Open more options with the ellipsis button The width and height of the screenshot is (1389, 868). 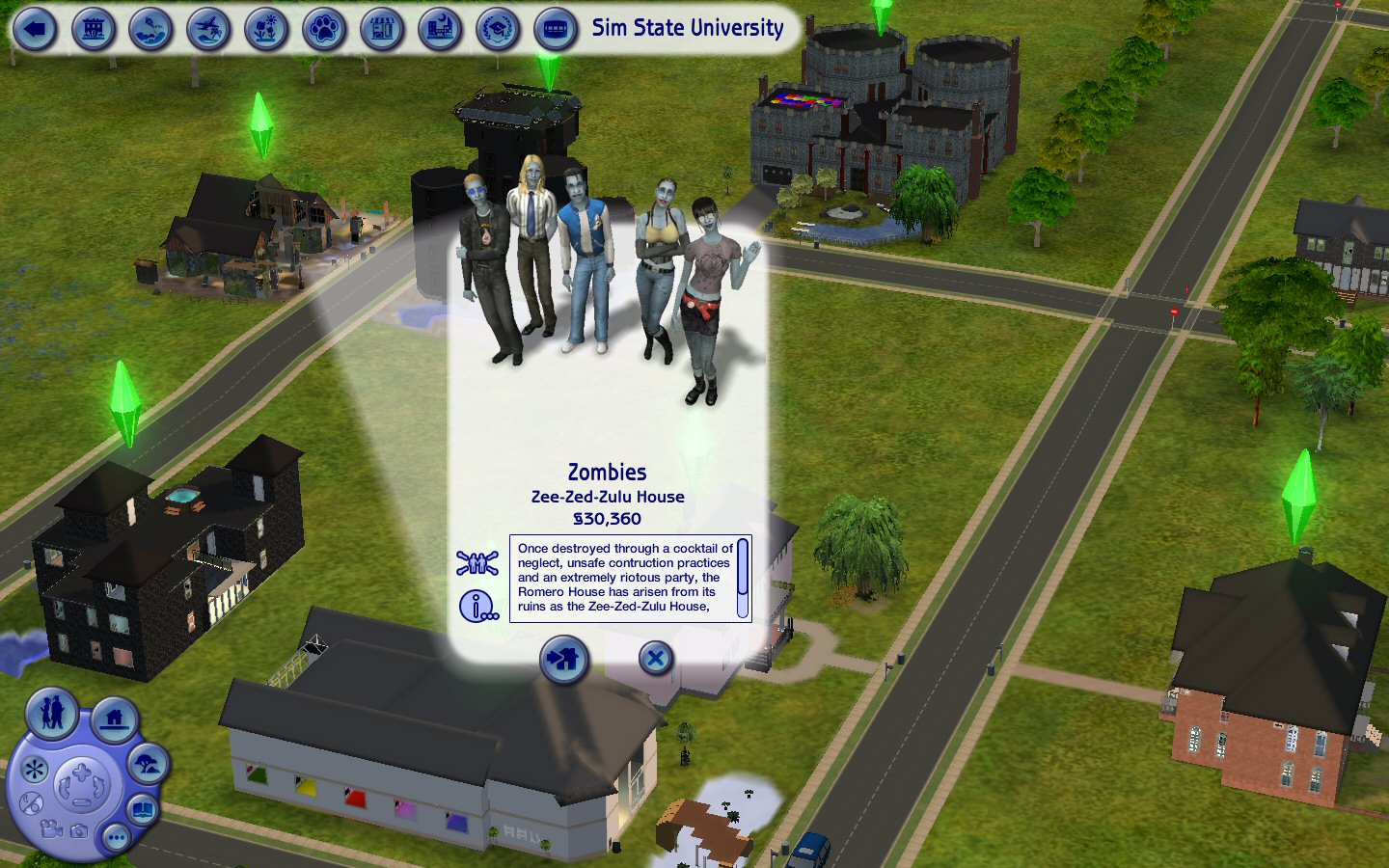coord(116,838)
